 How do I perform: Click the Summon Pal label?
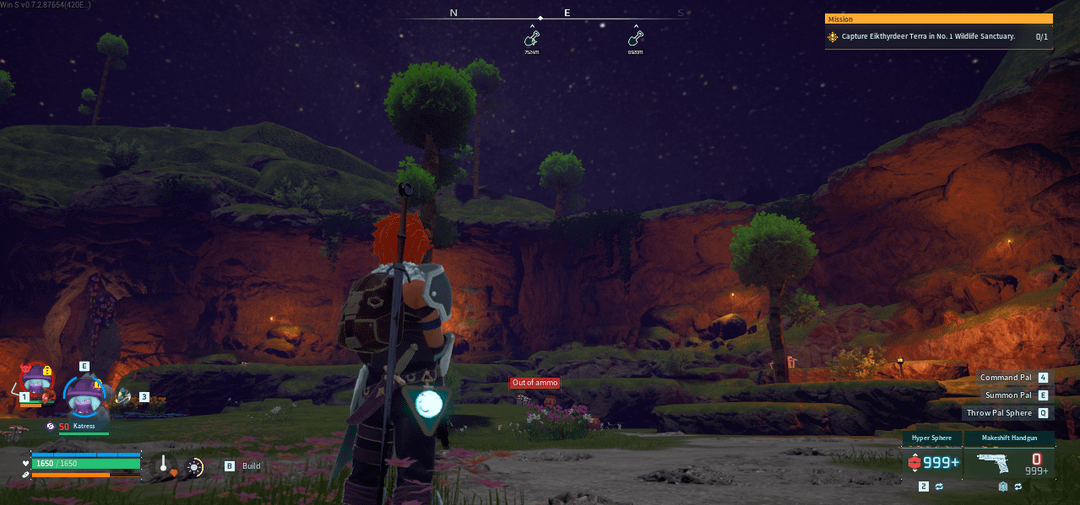point(1007,395)
